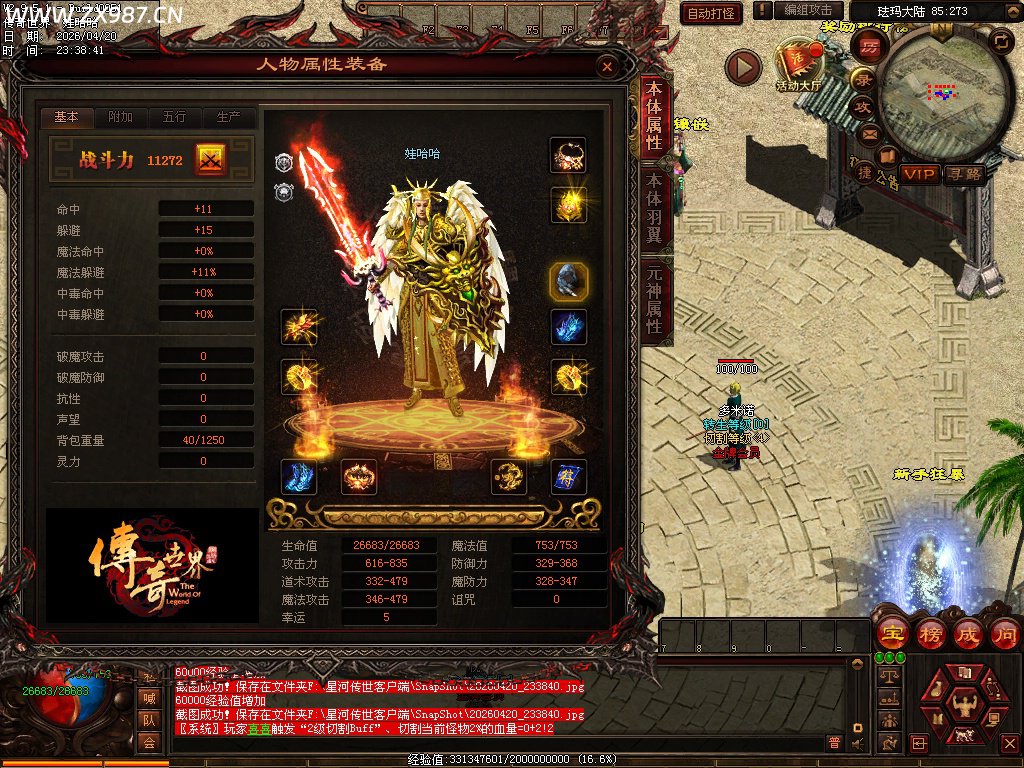Image resolution: width=1024 pixels, height=768 pixels.
Task: Show the 榜 rankings orb
Action: 930,633
